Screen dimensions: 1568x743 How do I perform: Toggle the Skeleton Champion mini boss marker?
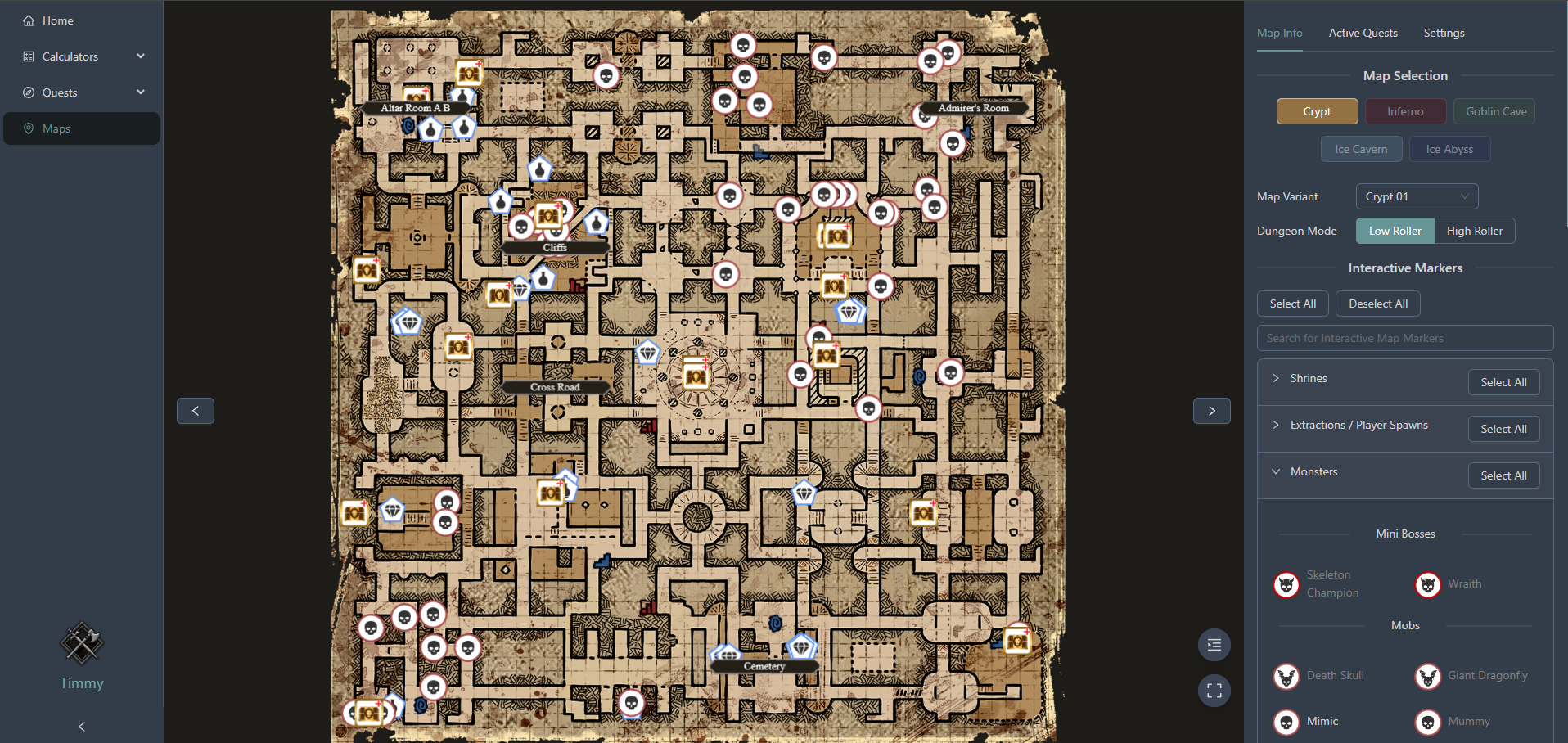point(1286,583)
